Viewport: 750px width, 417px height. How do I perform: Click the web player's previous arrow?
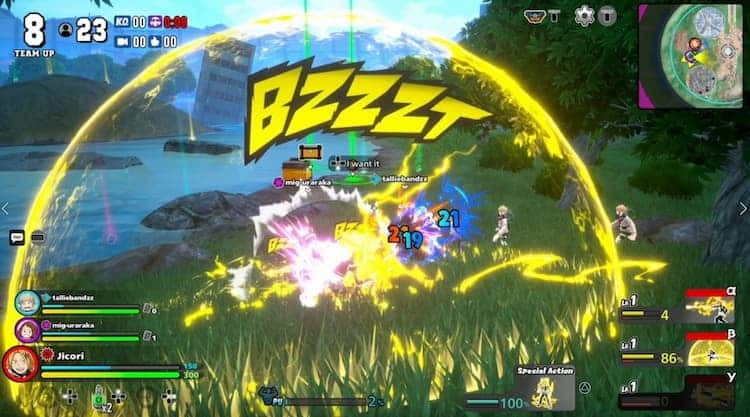(x=7, y=208)
